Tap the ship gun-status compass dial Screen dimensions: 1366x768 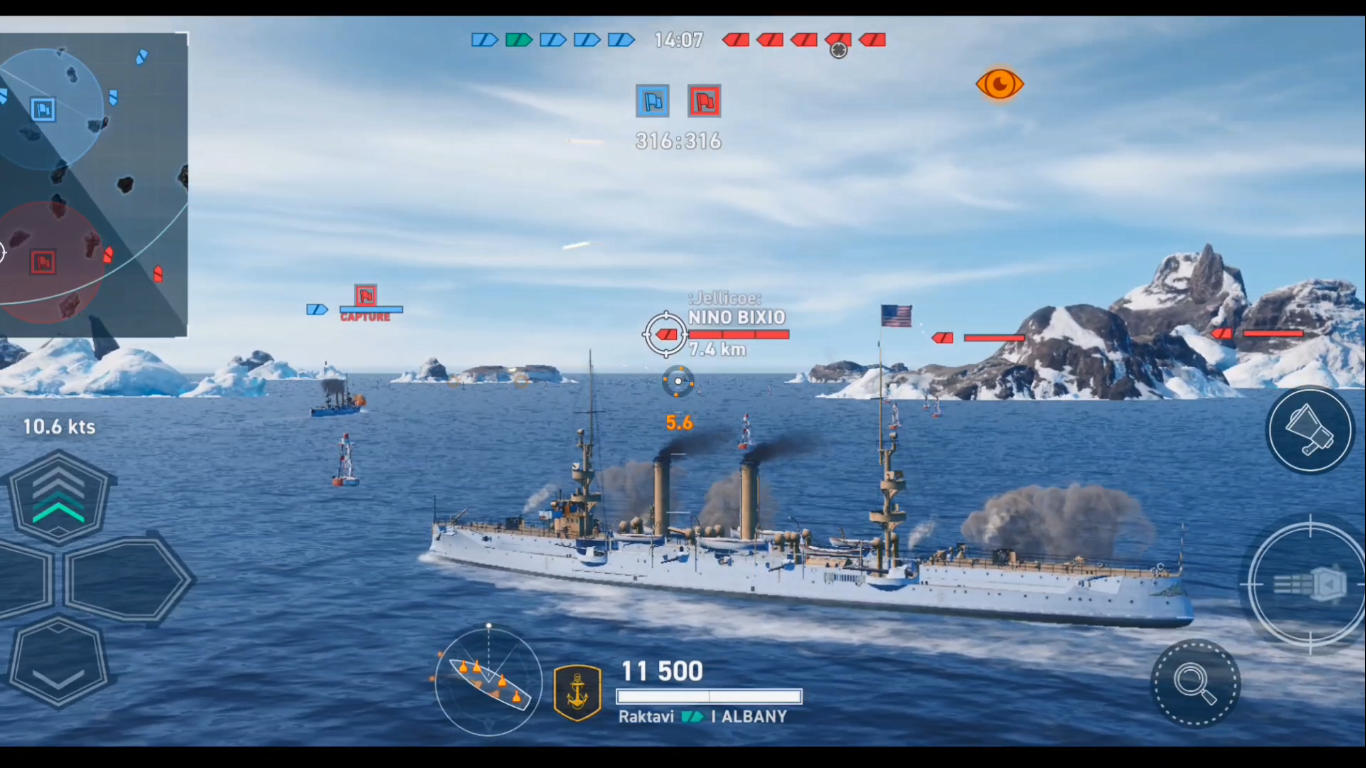(x=488, y=680)
